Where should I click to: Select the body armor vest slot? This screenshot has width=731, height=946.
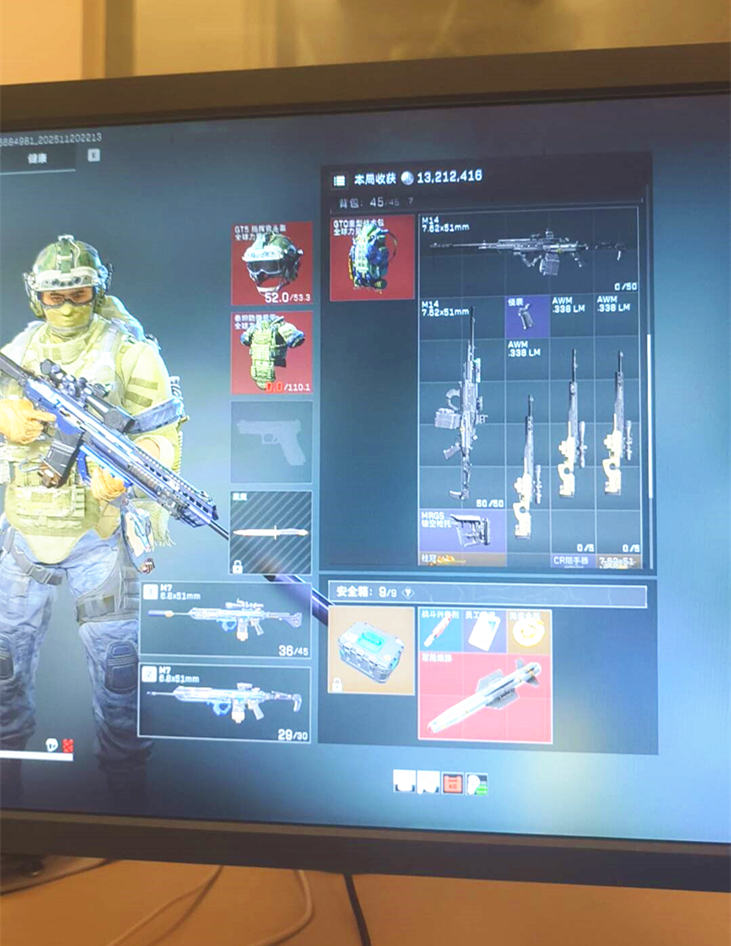tap(271, 352)
